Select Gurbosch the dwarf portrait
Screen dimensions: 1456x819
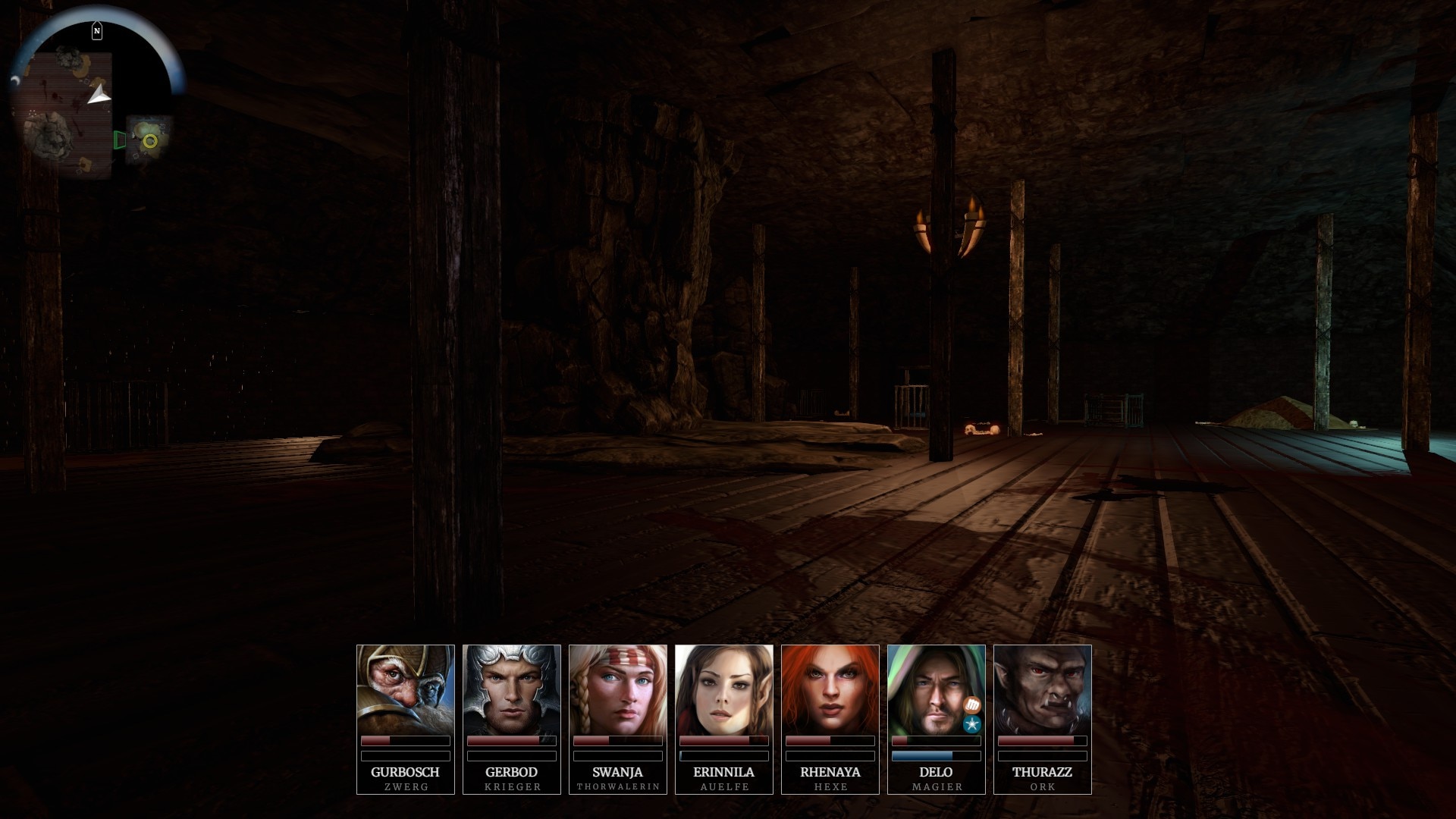pos(406,690)
